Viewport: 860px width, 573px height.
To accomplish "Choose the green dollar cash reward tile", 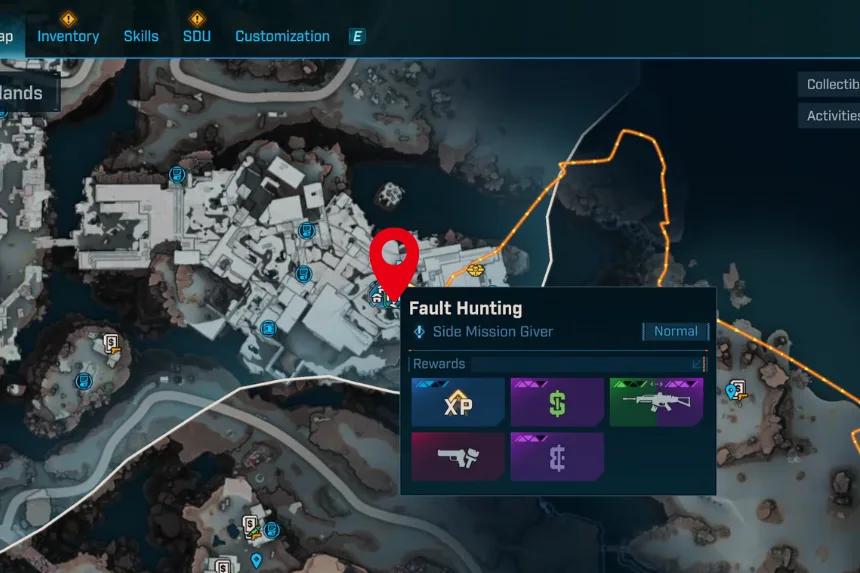I will pyautogui.click(x=557, y=403).
